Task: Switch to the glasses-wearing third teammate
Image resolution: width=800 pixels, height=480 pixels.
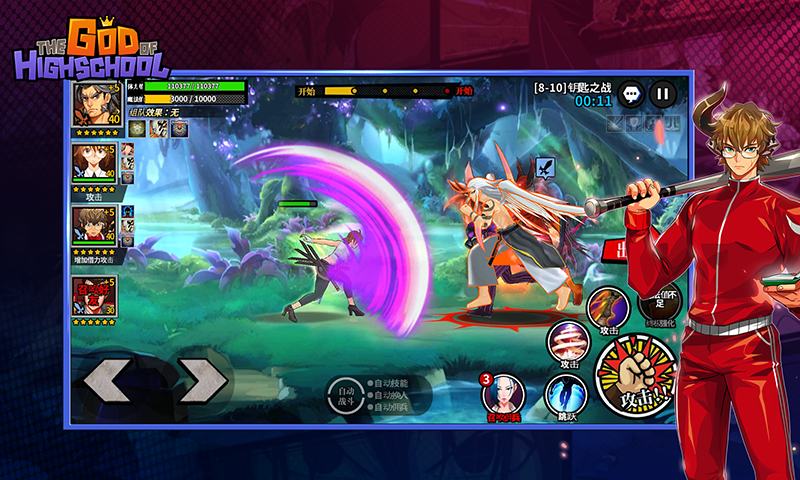Action: (x=95, y=226)
